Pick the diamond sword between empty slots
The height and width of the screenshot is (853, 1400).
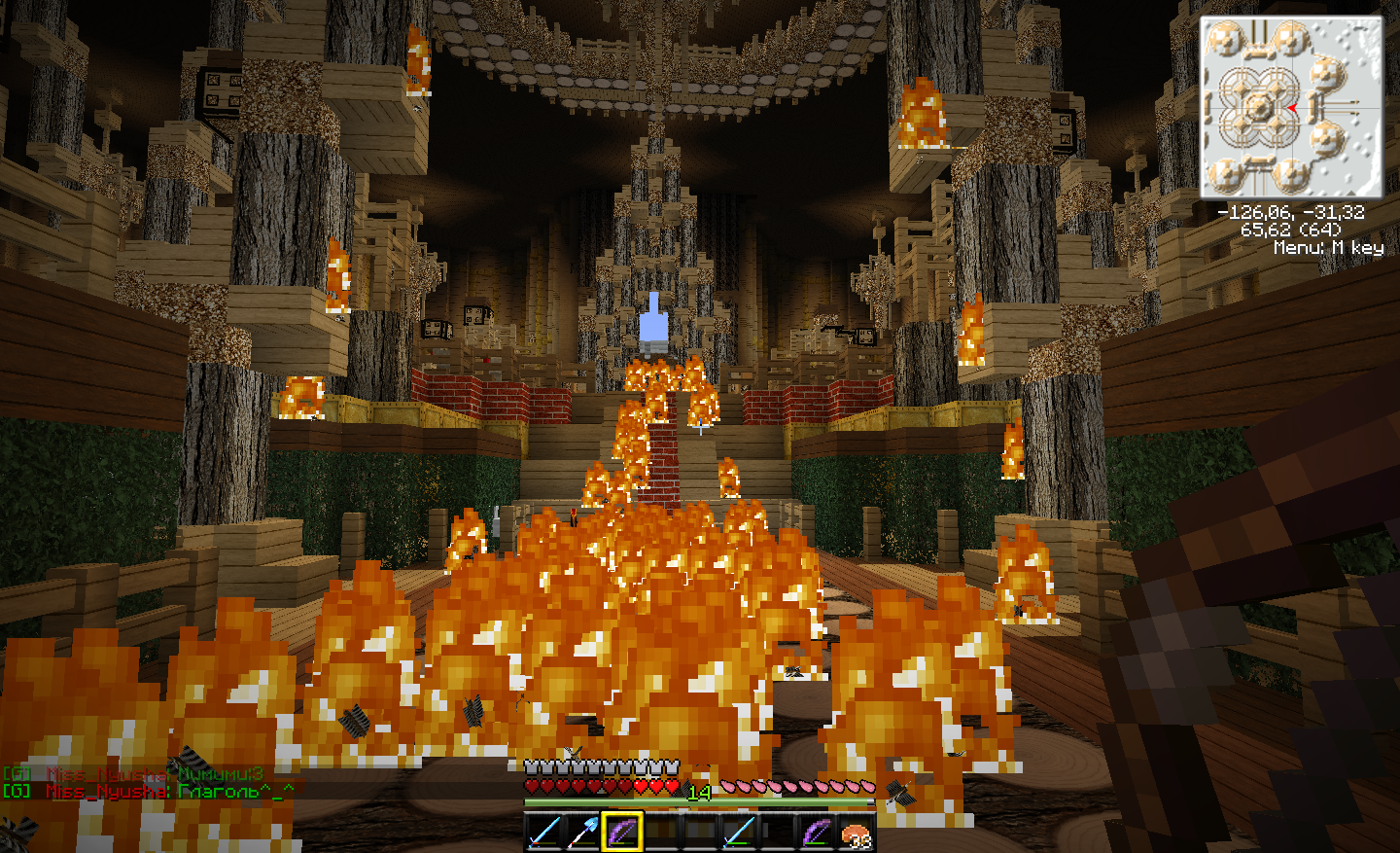click(x=739, y=833)
